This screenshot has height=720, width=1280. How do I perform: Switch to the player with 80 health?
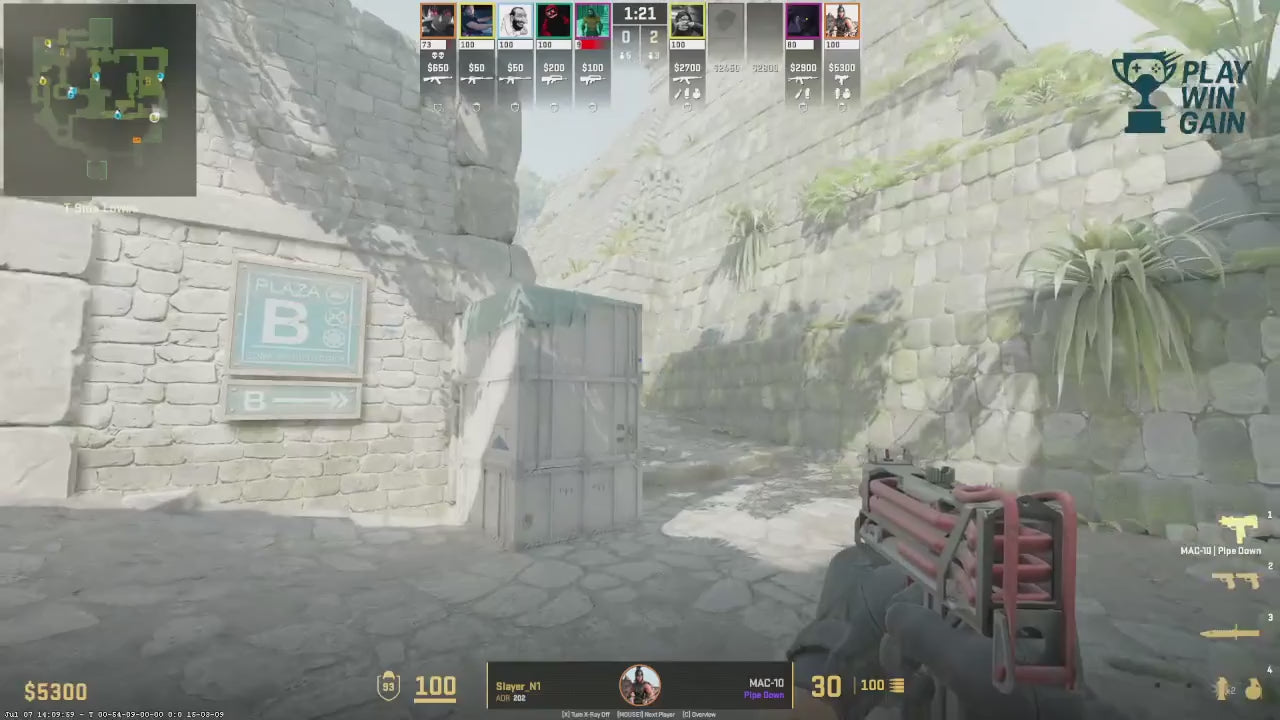pos(803,21)
